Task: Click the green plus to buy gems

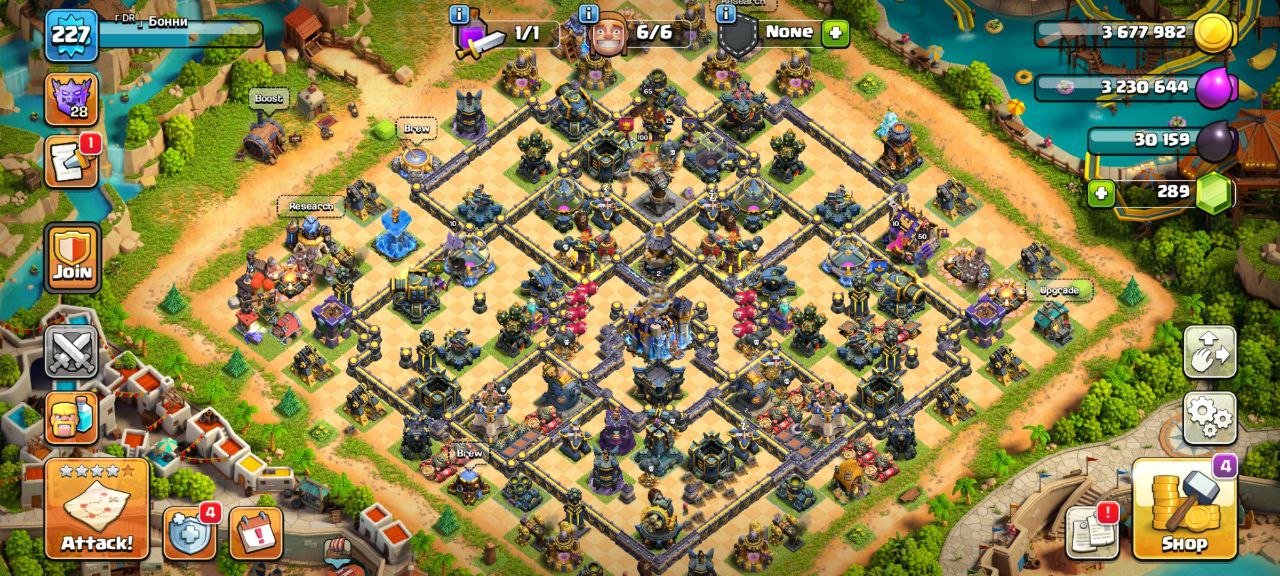Action: pos(1101,192)
